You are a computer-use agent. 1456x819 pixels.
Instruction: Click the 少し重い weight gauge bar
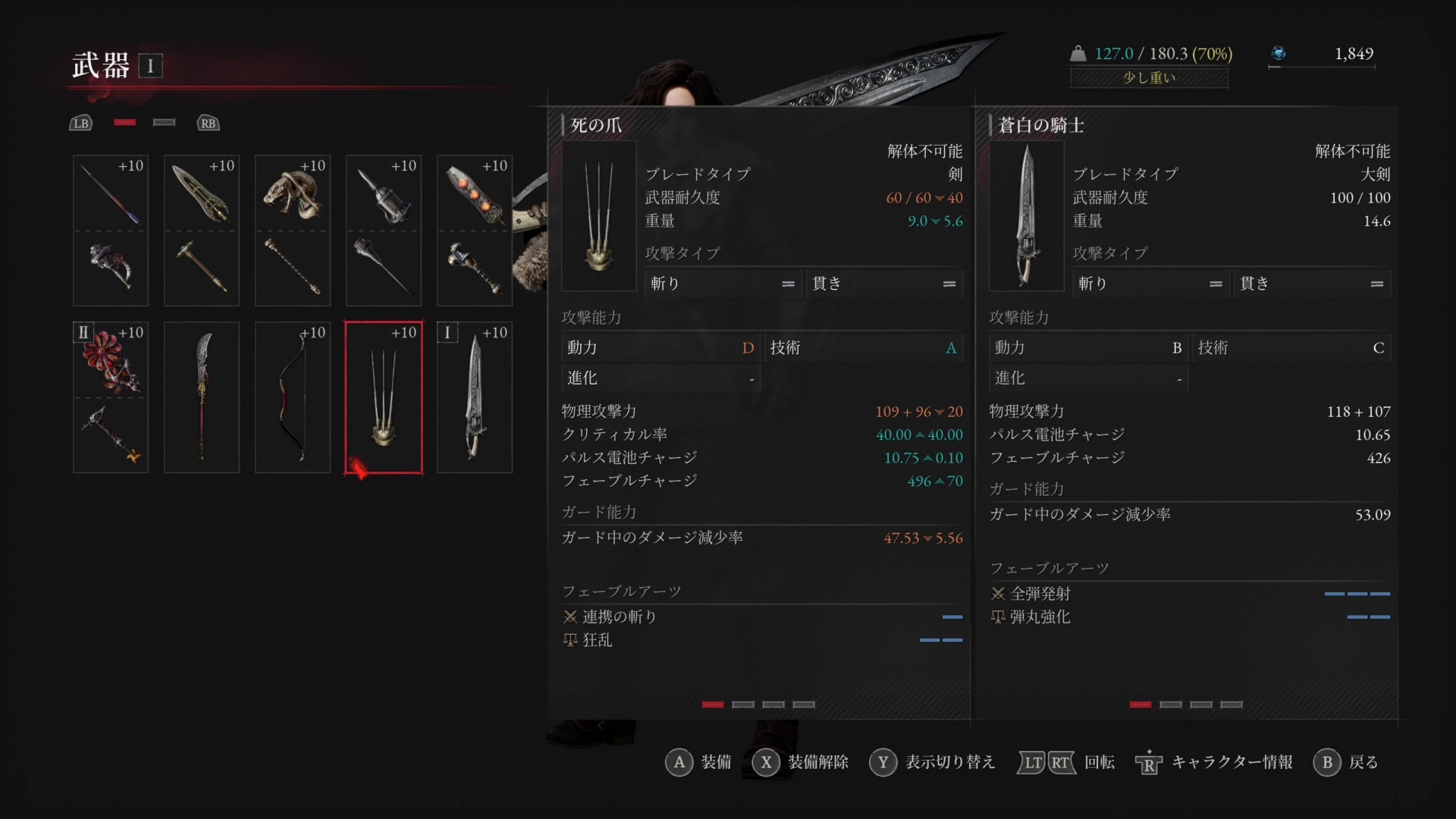tap(1148, 78)
